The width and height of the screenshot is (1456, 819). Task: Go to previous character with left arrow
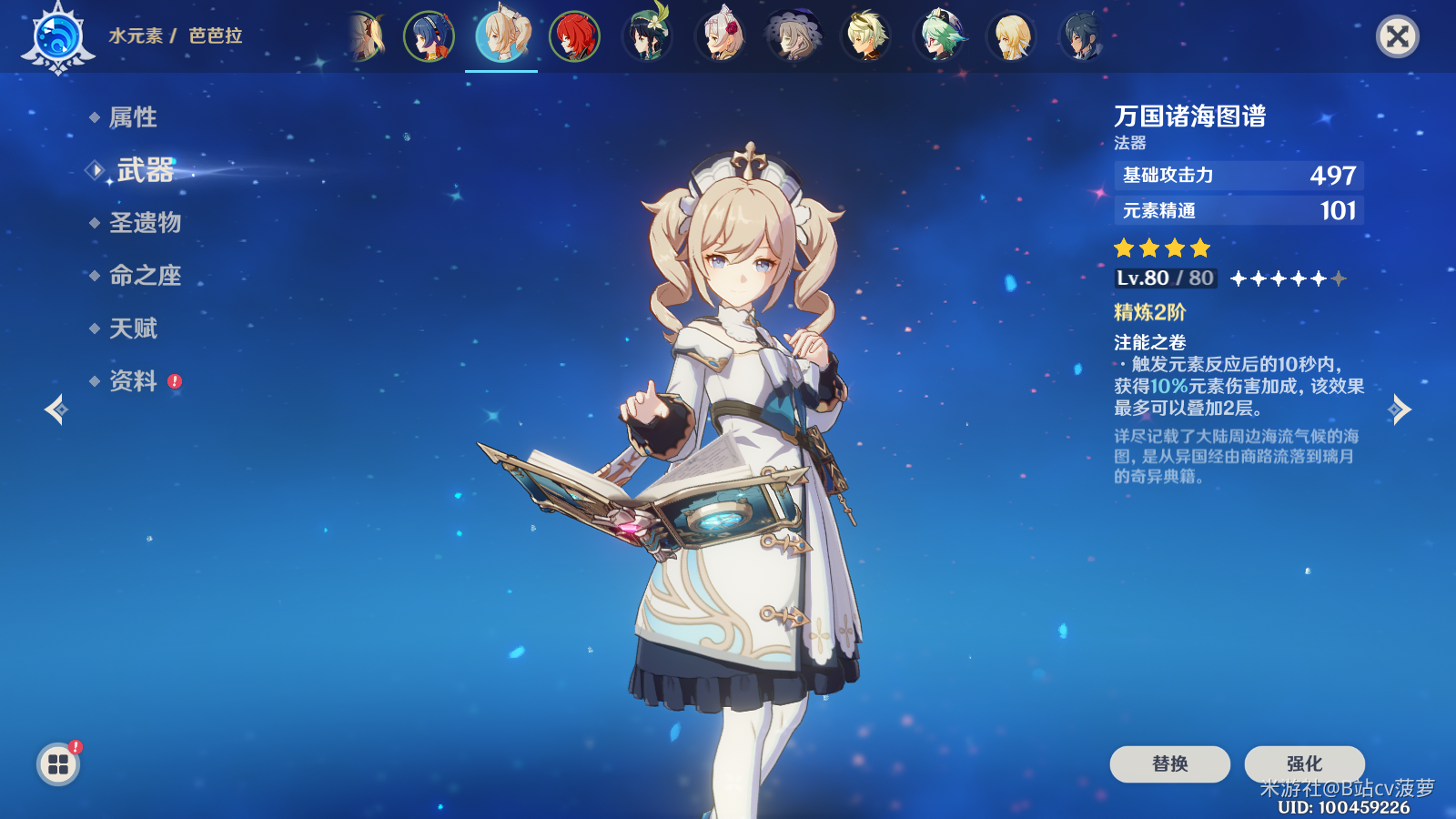coord(56,409)
